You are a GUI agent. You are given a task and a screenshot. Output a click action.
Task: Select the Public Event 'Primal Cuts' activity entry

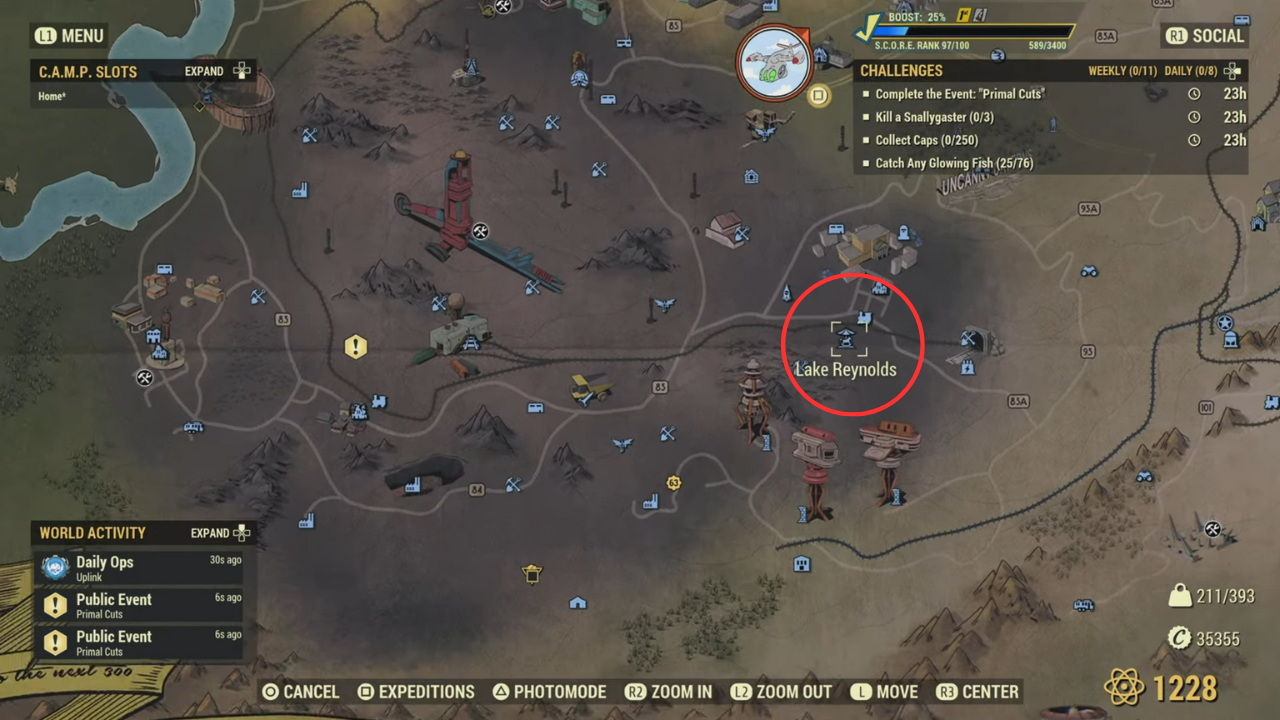(115, 604)
